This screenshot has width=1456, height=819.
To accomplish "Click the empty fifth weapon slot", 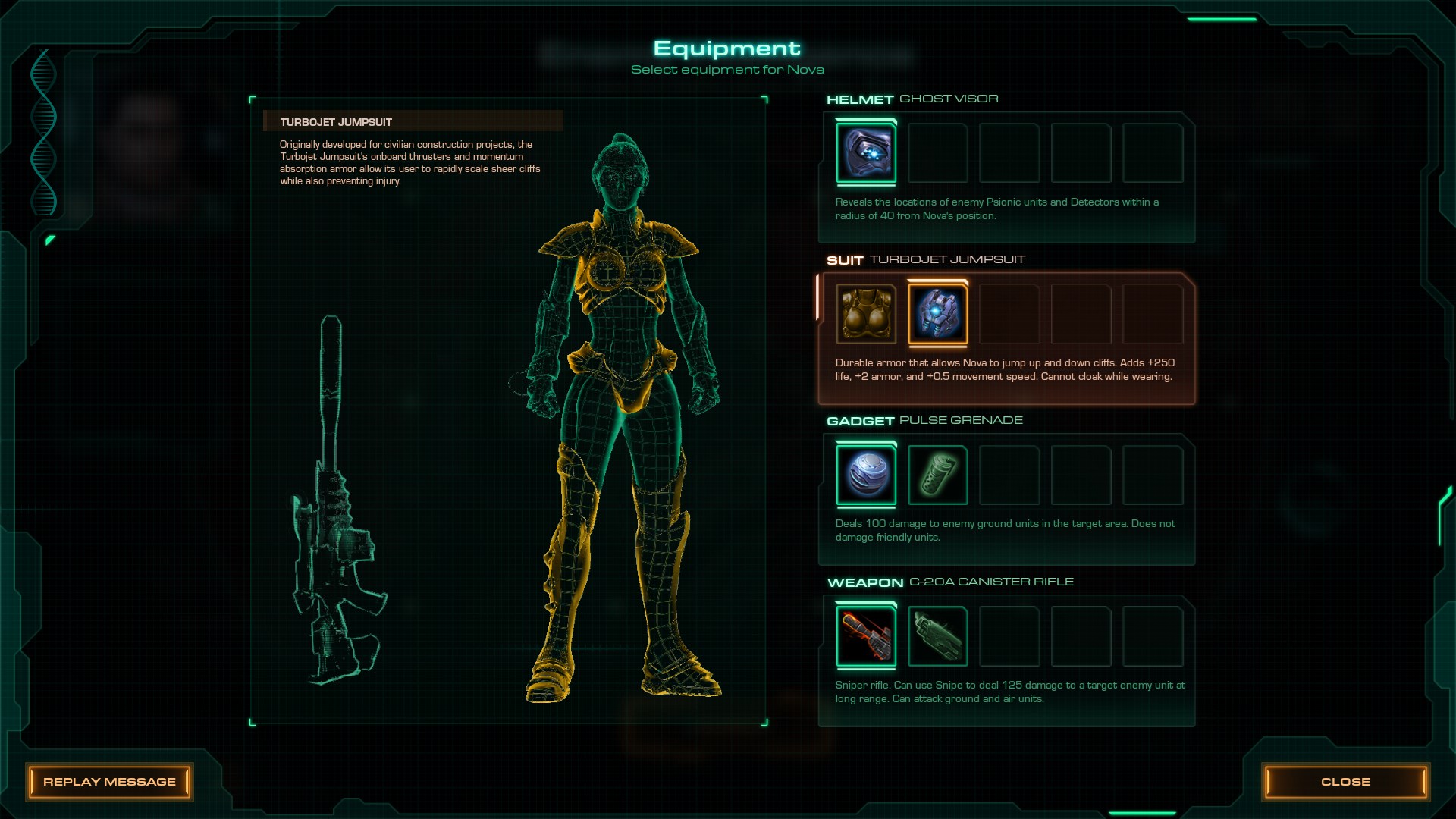I will [1152, 636].
